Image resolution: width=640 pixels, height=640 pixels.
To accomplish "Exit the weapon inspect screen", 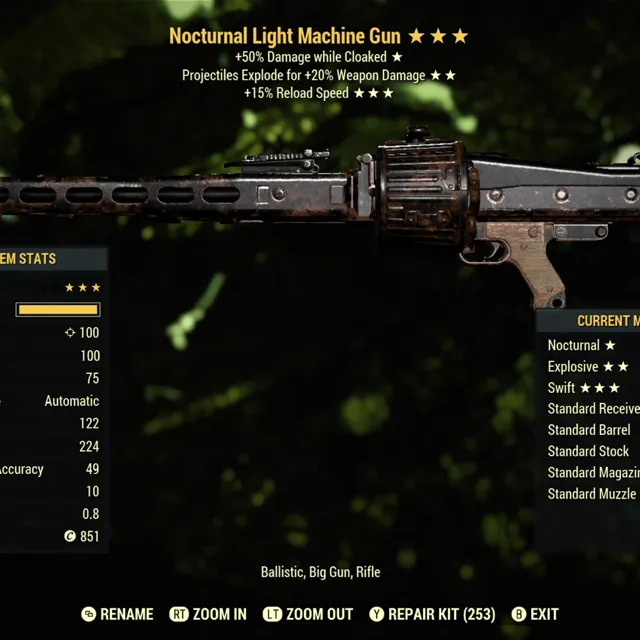I will [x=535, y=614].
